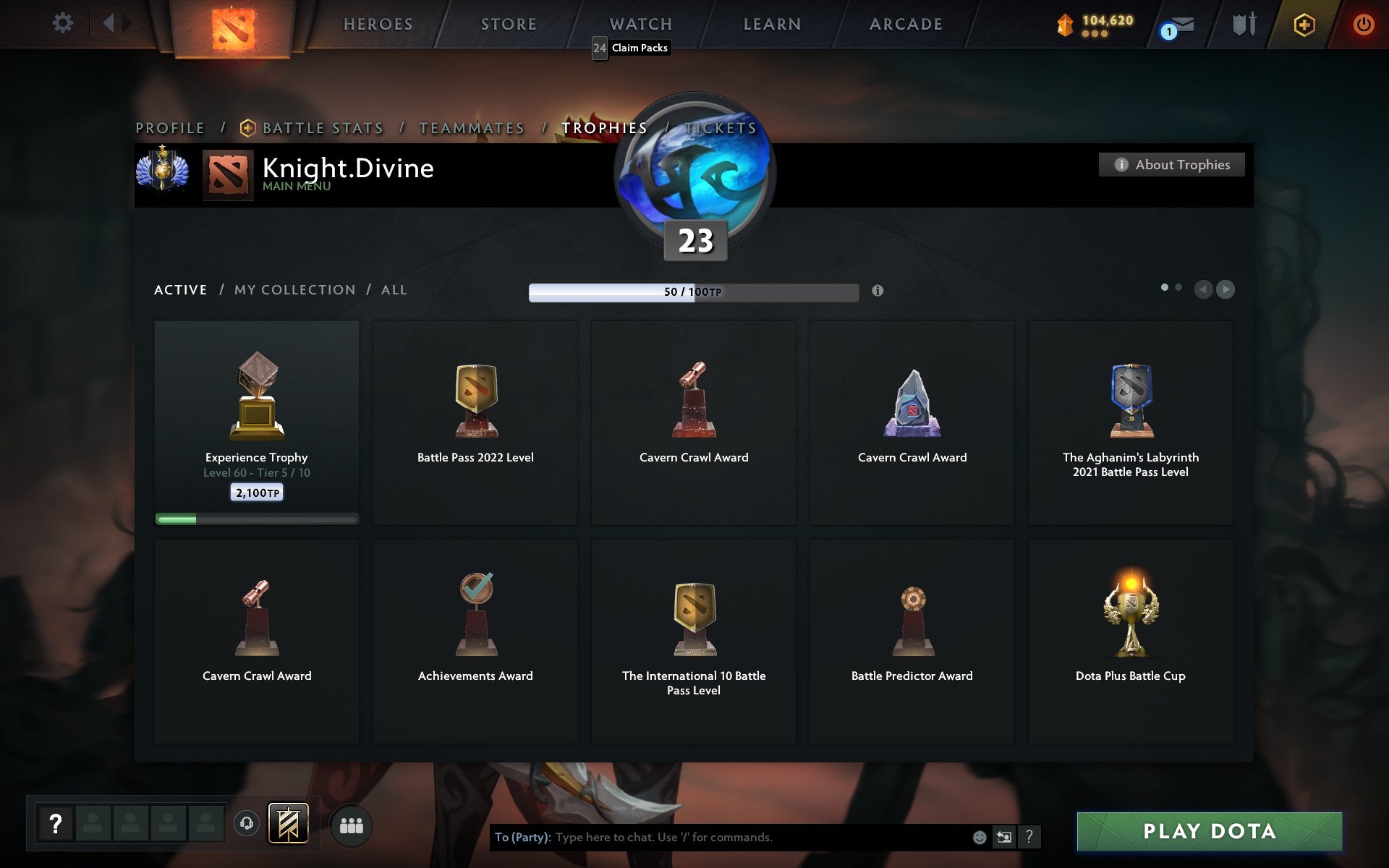Collapse the sidebar with the back arrow
Viewport: 1389px width, 868px height.
coord(110,22)
